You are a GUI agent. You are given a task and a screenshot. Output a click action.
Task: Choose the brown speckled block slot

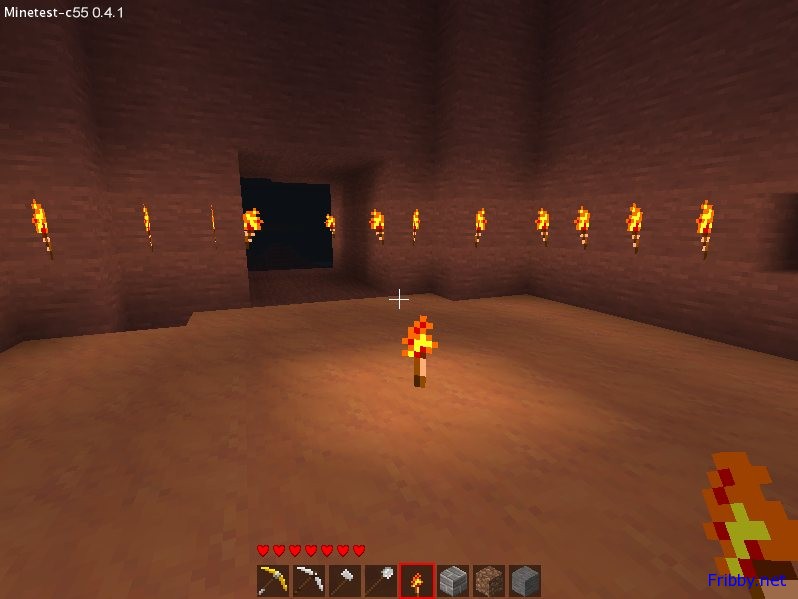(x=489, y=581)
